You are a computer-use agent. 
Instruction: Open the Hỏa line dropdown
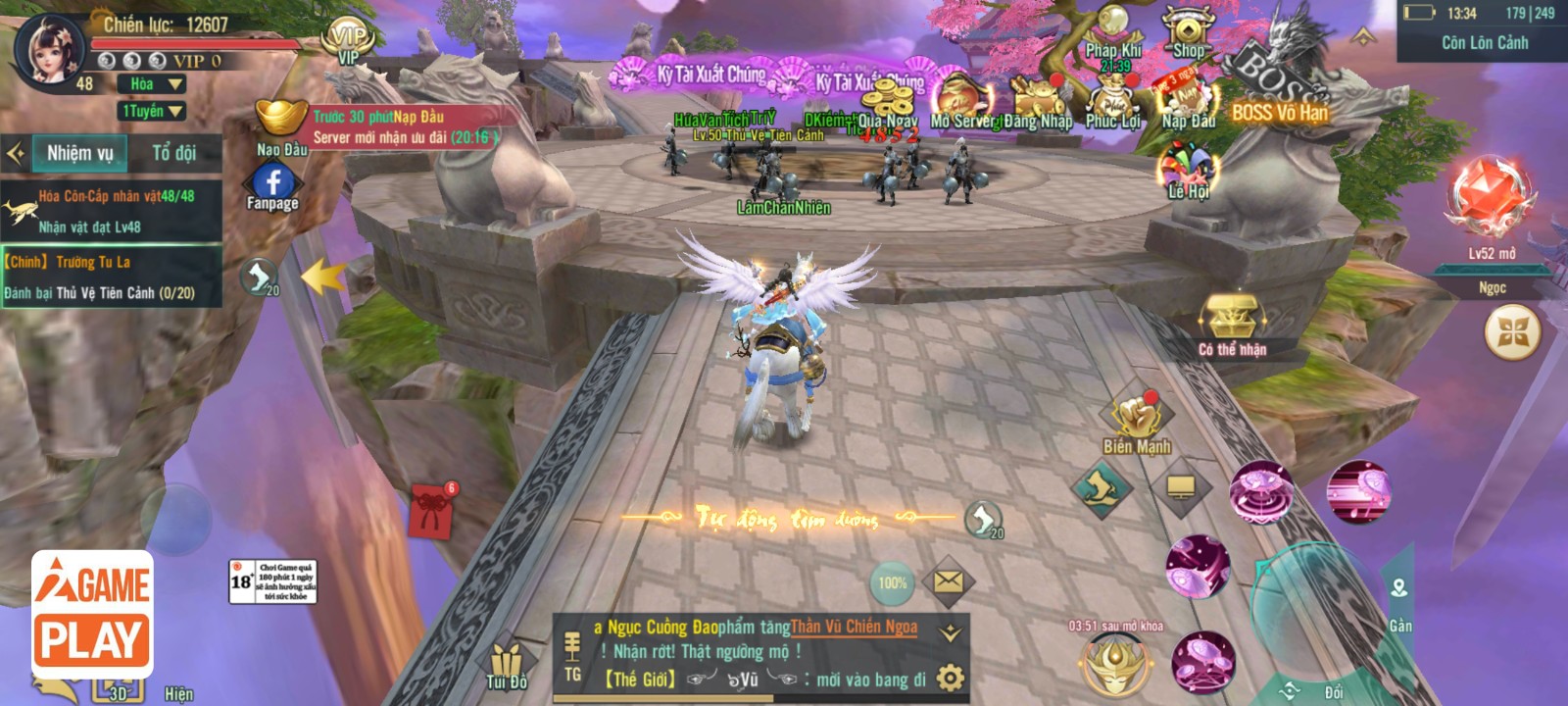tap(156, 84)
